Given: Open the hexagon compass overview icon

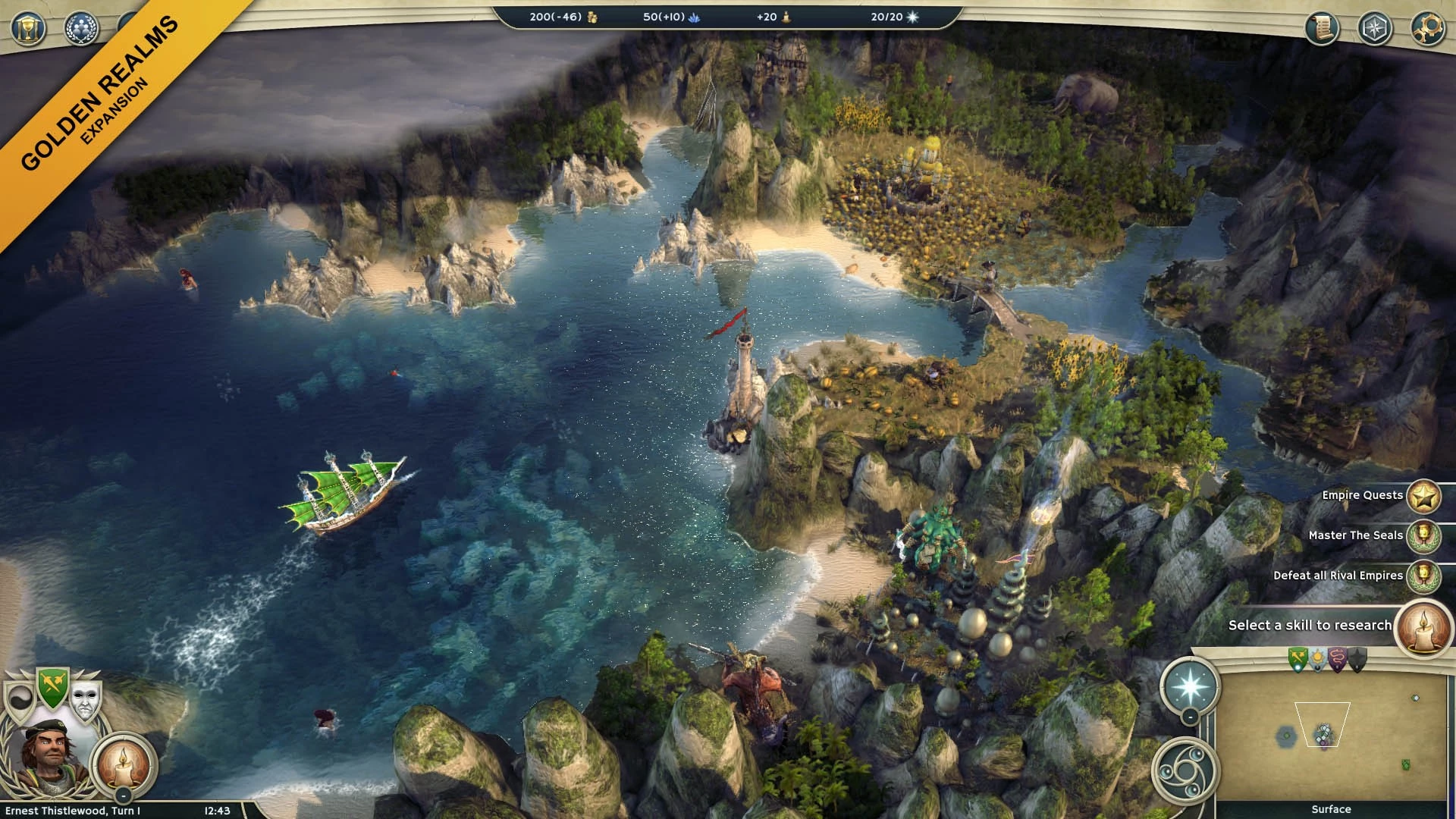Looking at the screenshot, I should [1374, 29].
